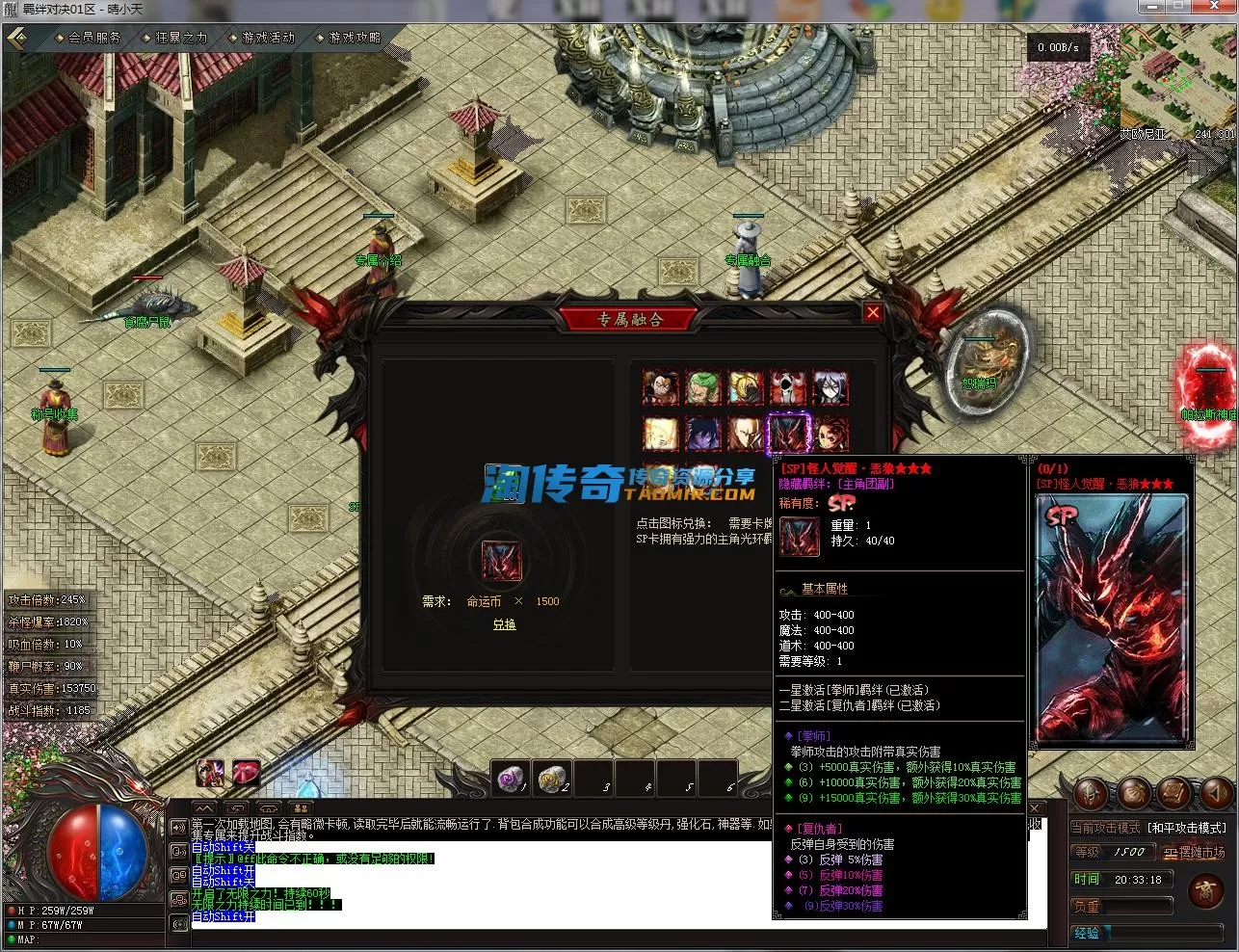Choose the blond Sanji card portrait
The image size is (1239, 952).
(746, 387)
